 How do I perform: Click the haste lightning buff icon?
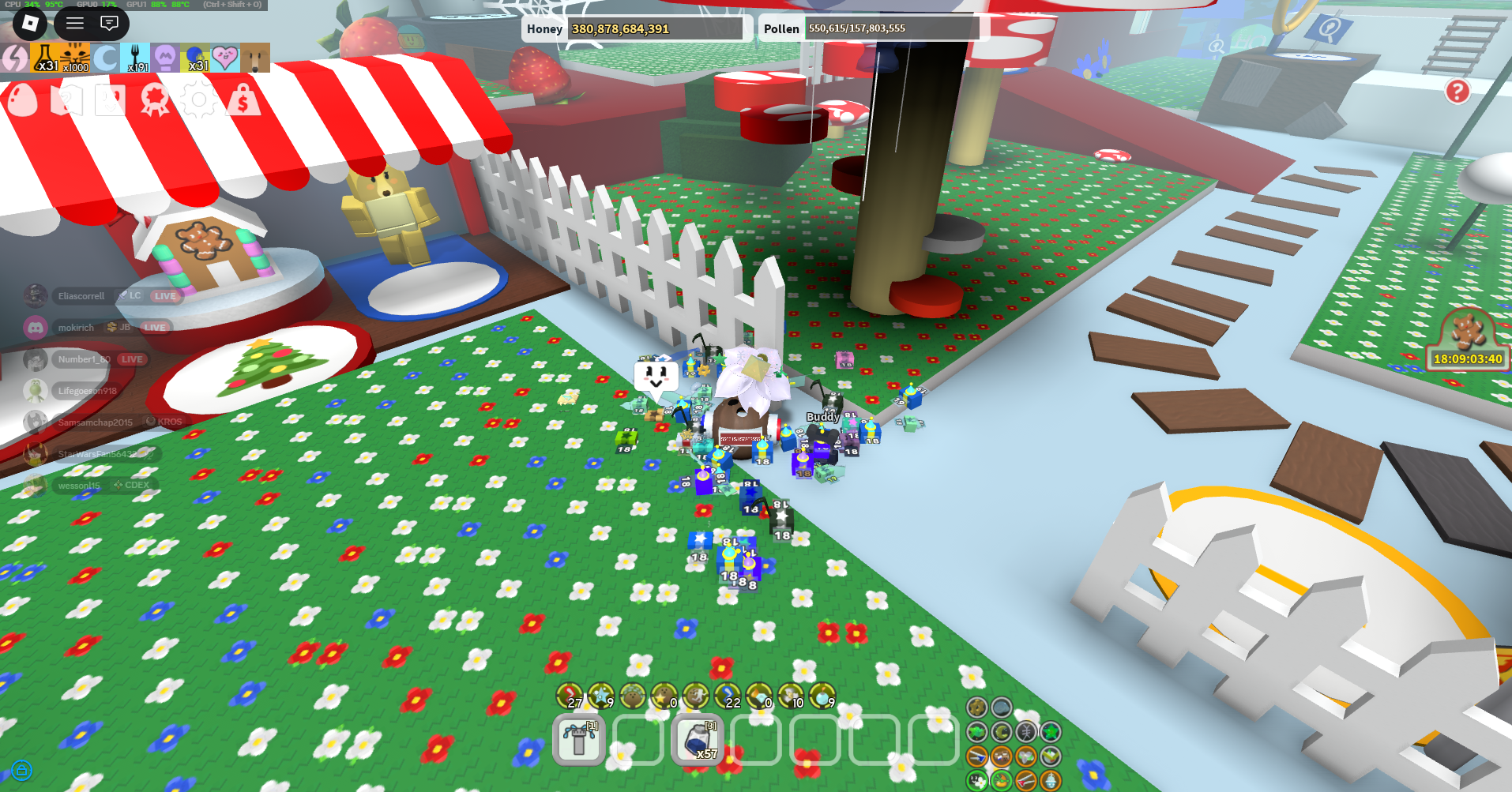[x=13, y=56]
